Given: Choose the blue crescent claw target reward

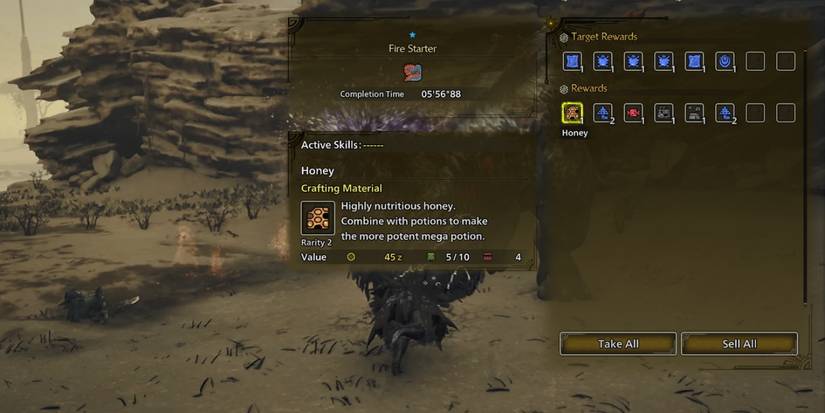Looking at the screenshot, I should pyautogui.click(x=725, y=62).
